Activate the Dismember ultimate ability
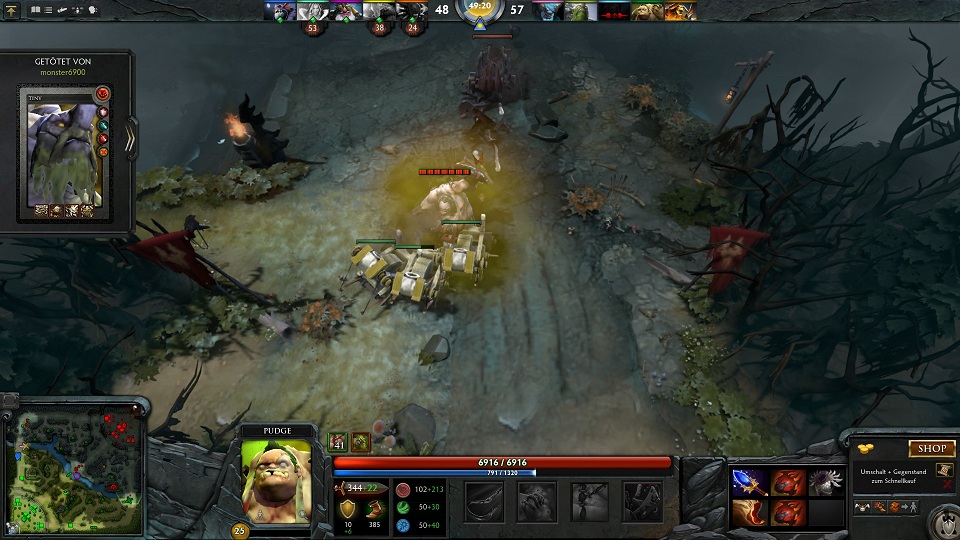 pos(642,501)
